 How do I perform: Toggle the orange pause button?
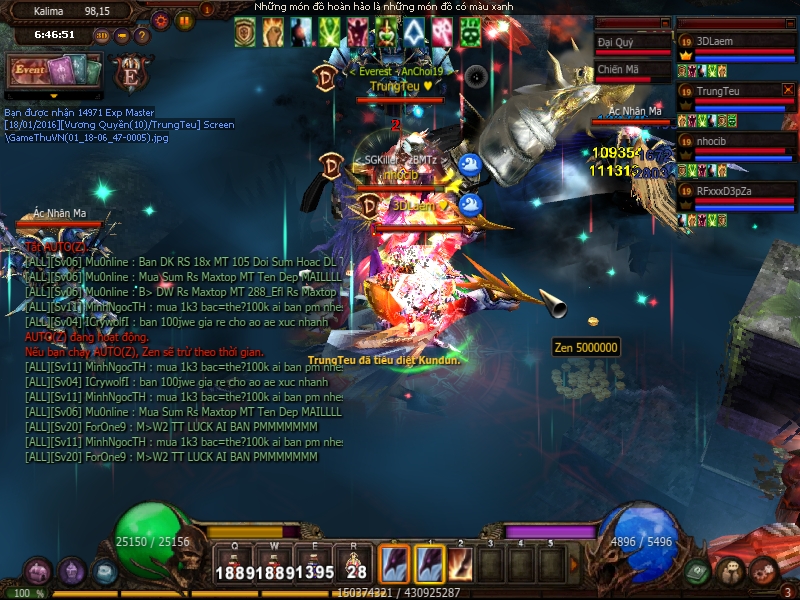(184, 19)
